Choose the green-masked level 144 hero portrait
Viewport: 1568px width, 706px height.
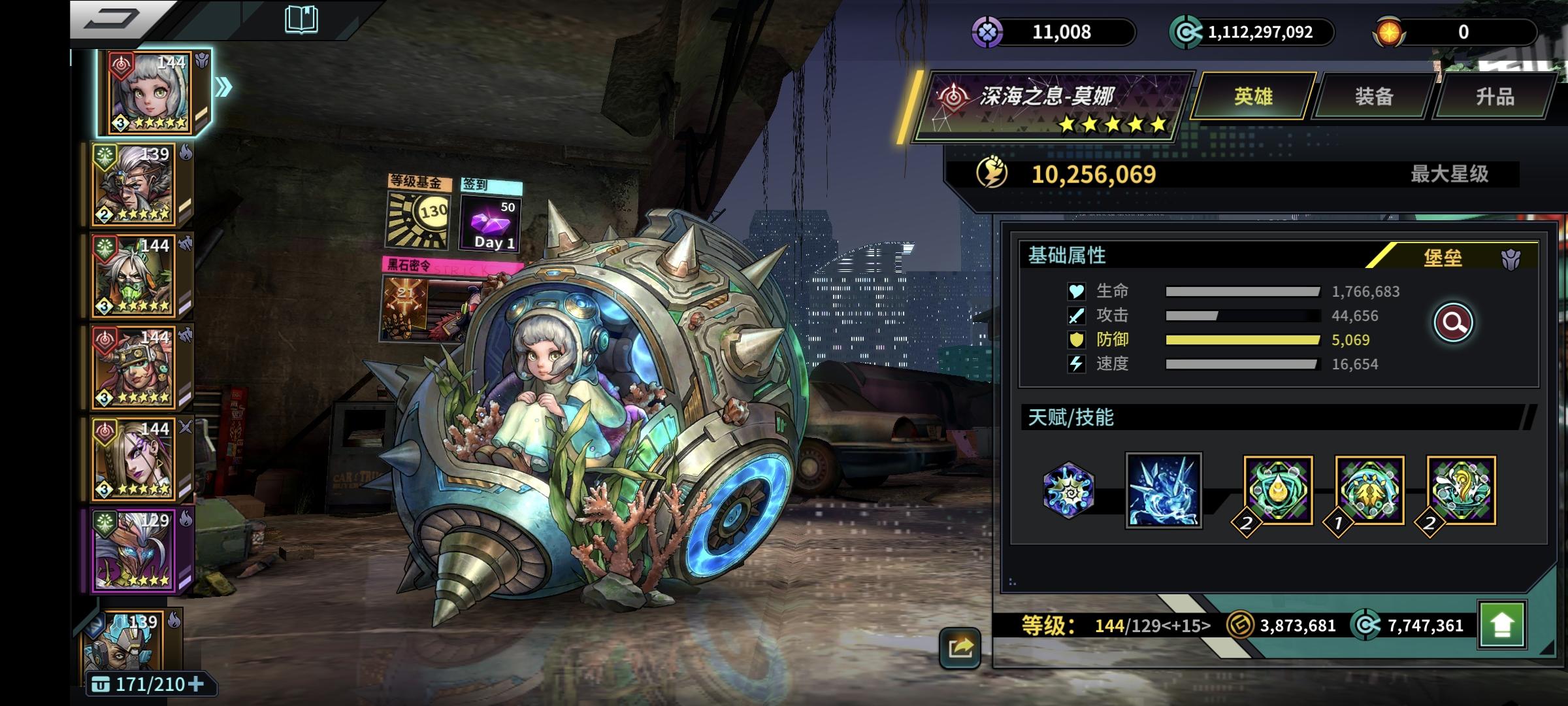pos(135,277)
